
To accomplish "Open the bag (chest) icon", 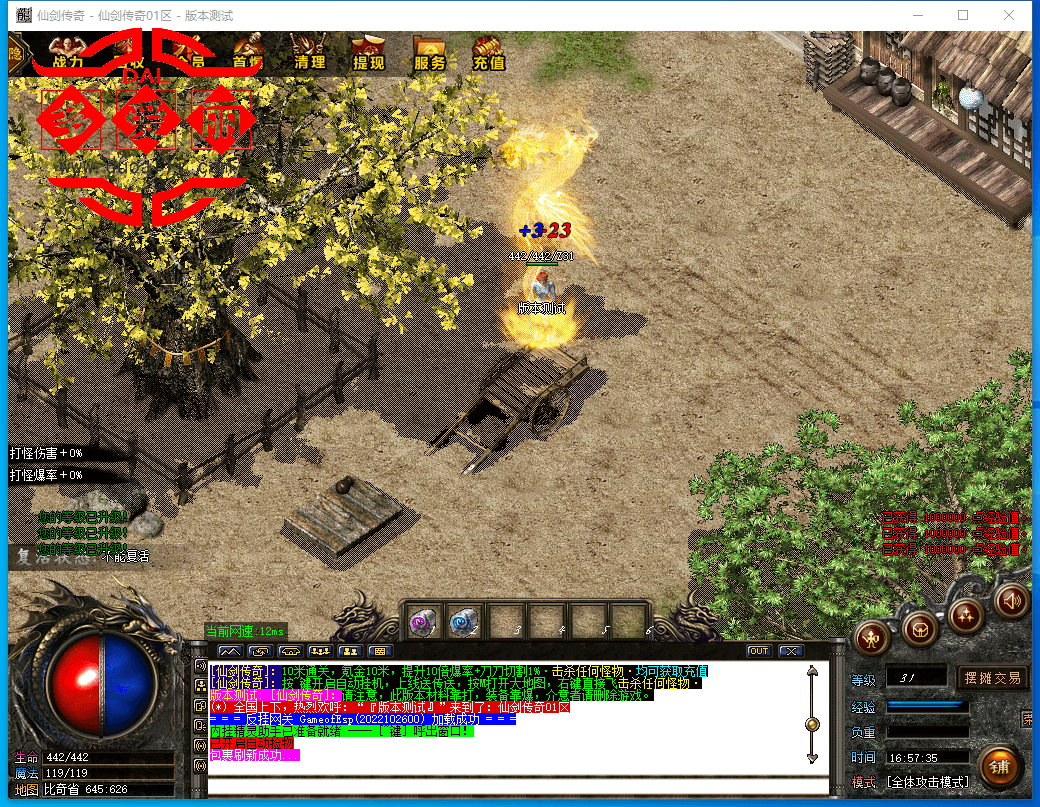I will click(x=919, y=628).
